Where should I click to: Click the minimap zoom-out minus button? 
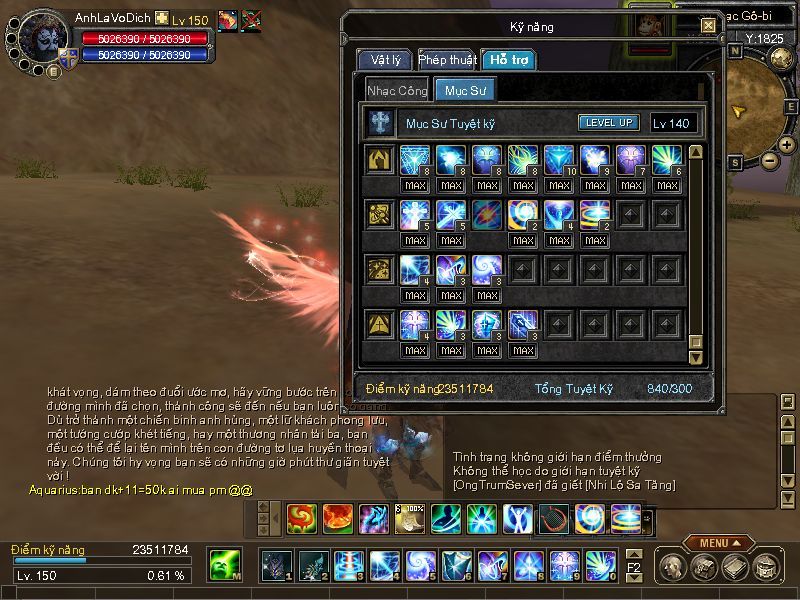[x=769, y=160]
